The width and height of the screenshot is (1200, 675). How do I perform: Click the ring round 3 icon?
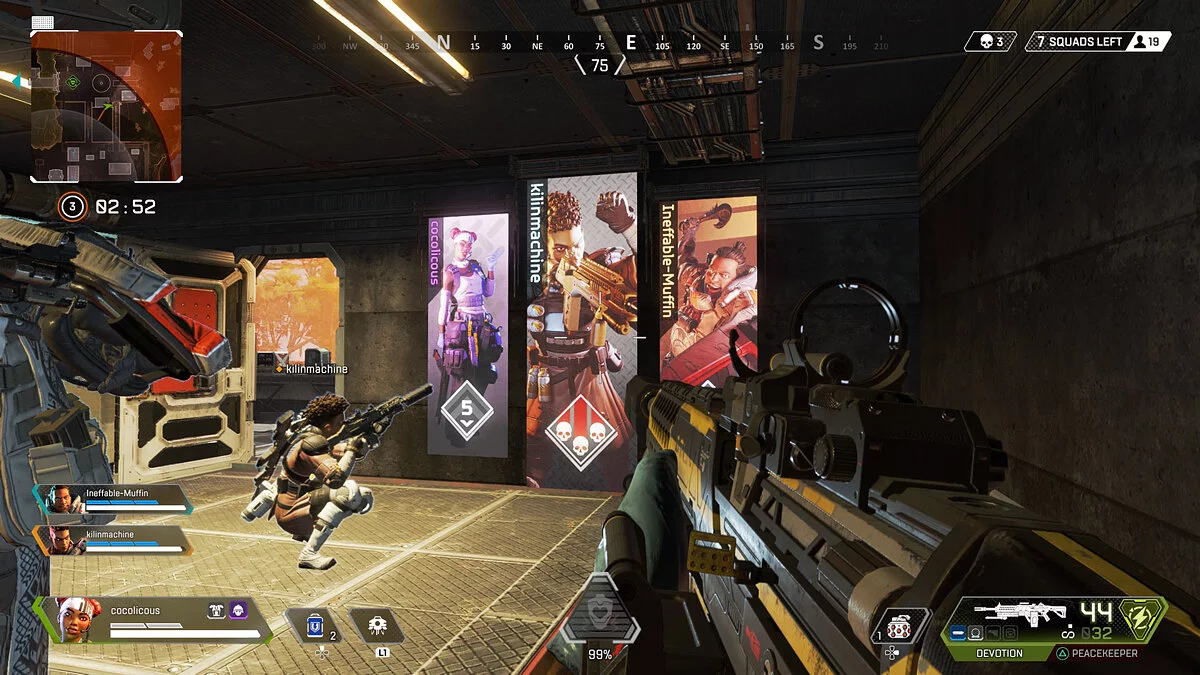point(71,207)
